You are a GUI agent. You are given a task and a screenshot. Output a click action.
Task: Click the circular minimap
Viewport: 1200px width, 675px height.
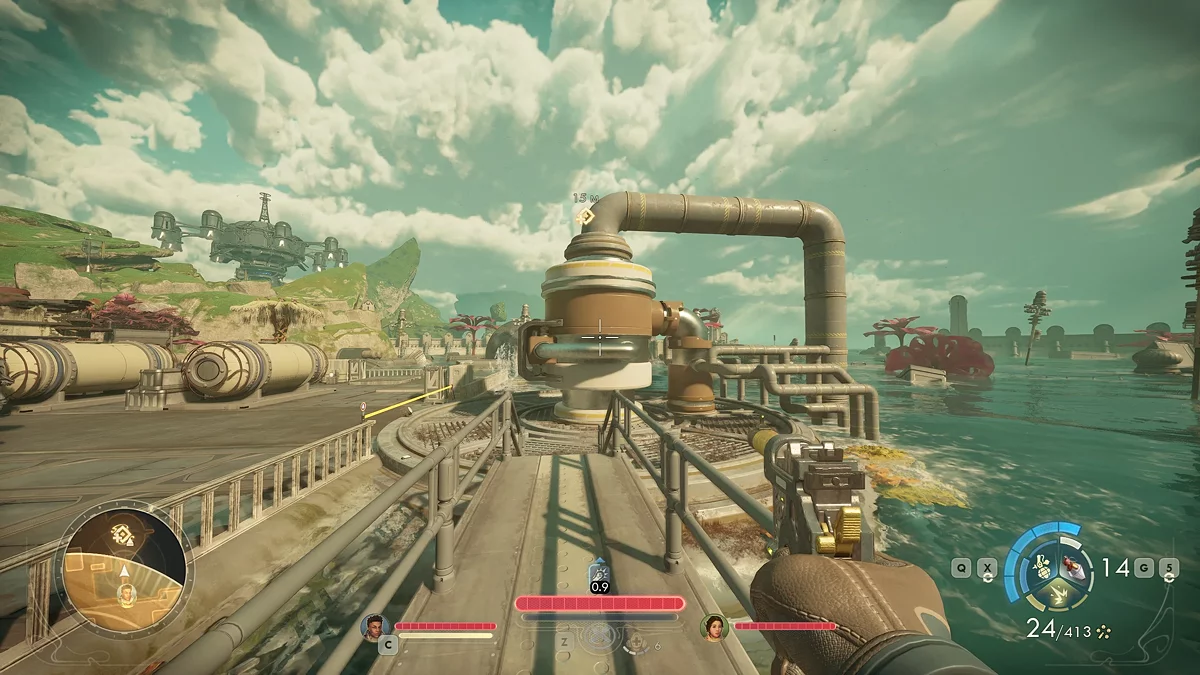124,567
